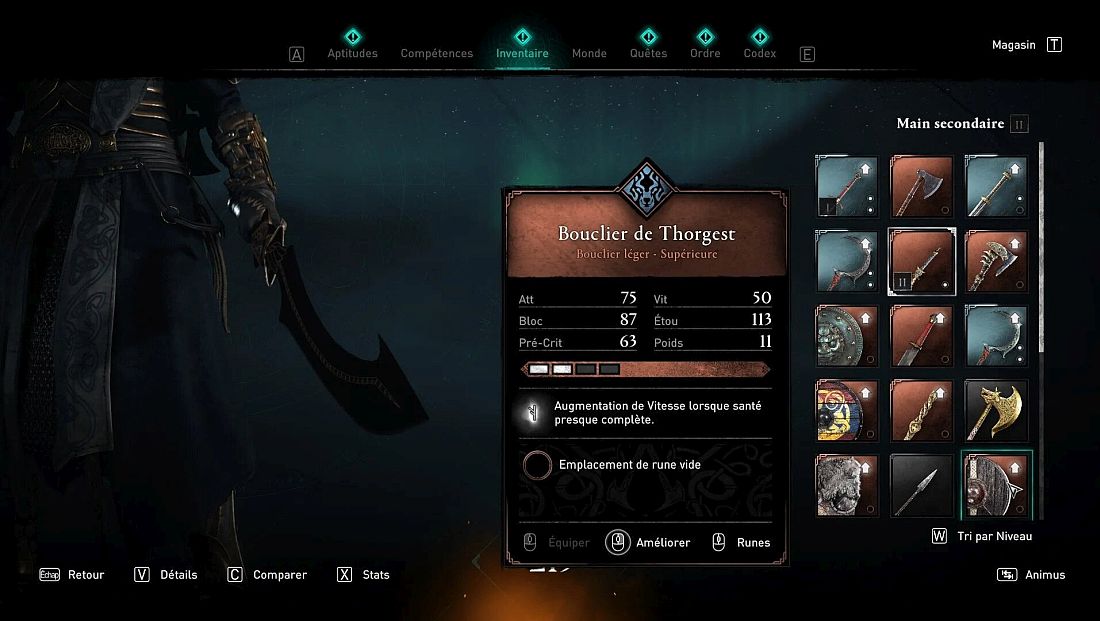Open the Quêtes tab
This screenshot has height=621, width=1100.
tap(648, 53)
